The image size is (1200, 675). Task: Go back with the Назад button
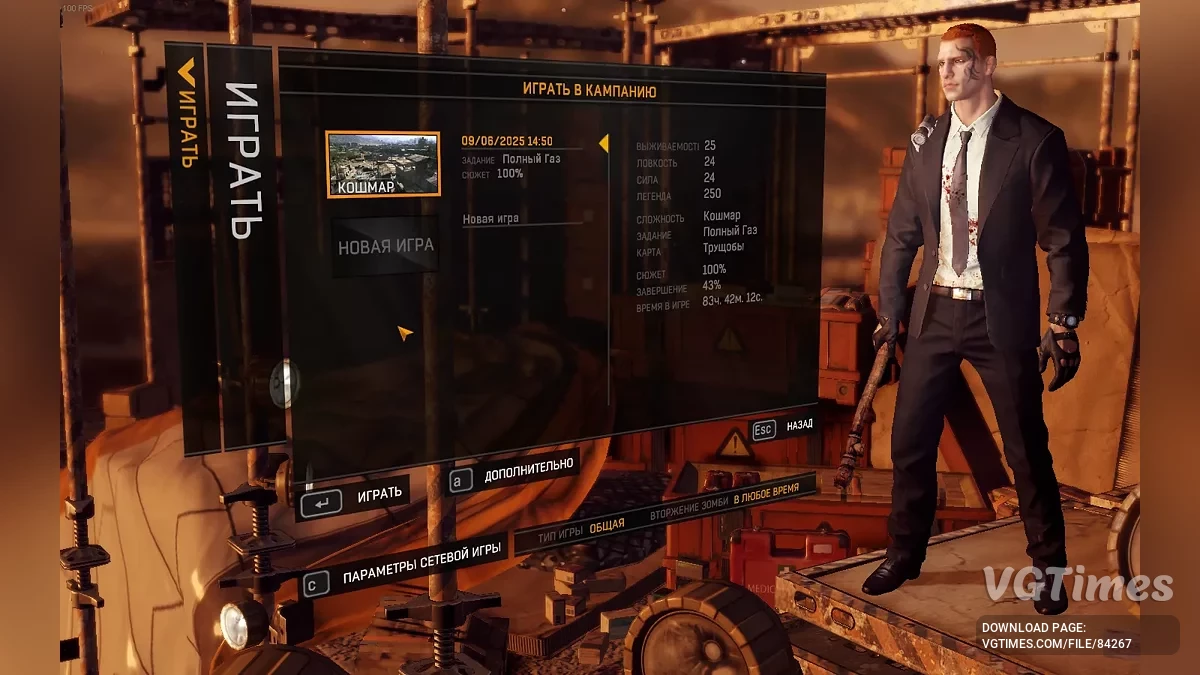[783, 427]
